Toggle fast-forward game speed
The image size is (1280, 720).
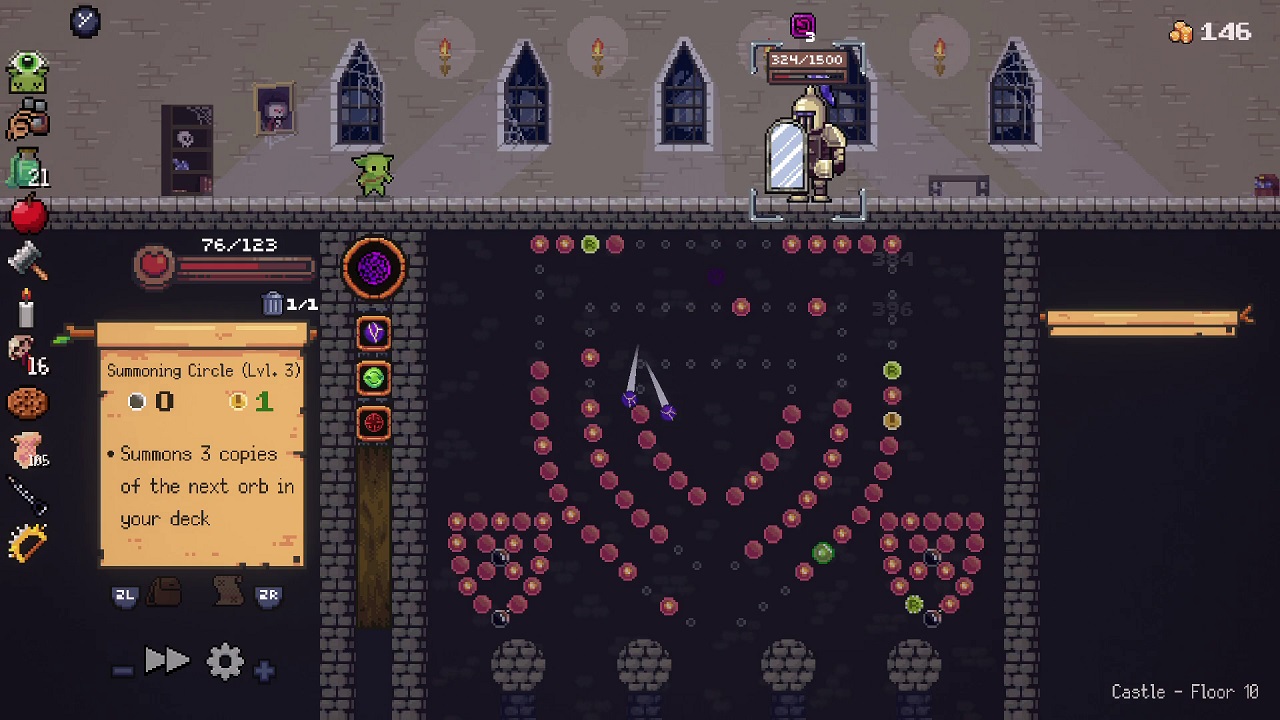168,659
